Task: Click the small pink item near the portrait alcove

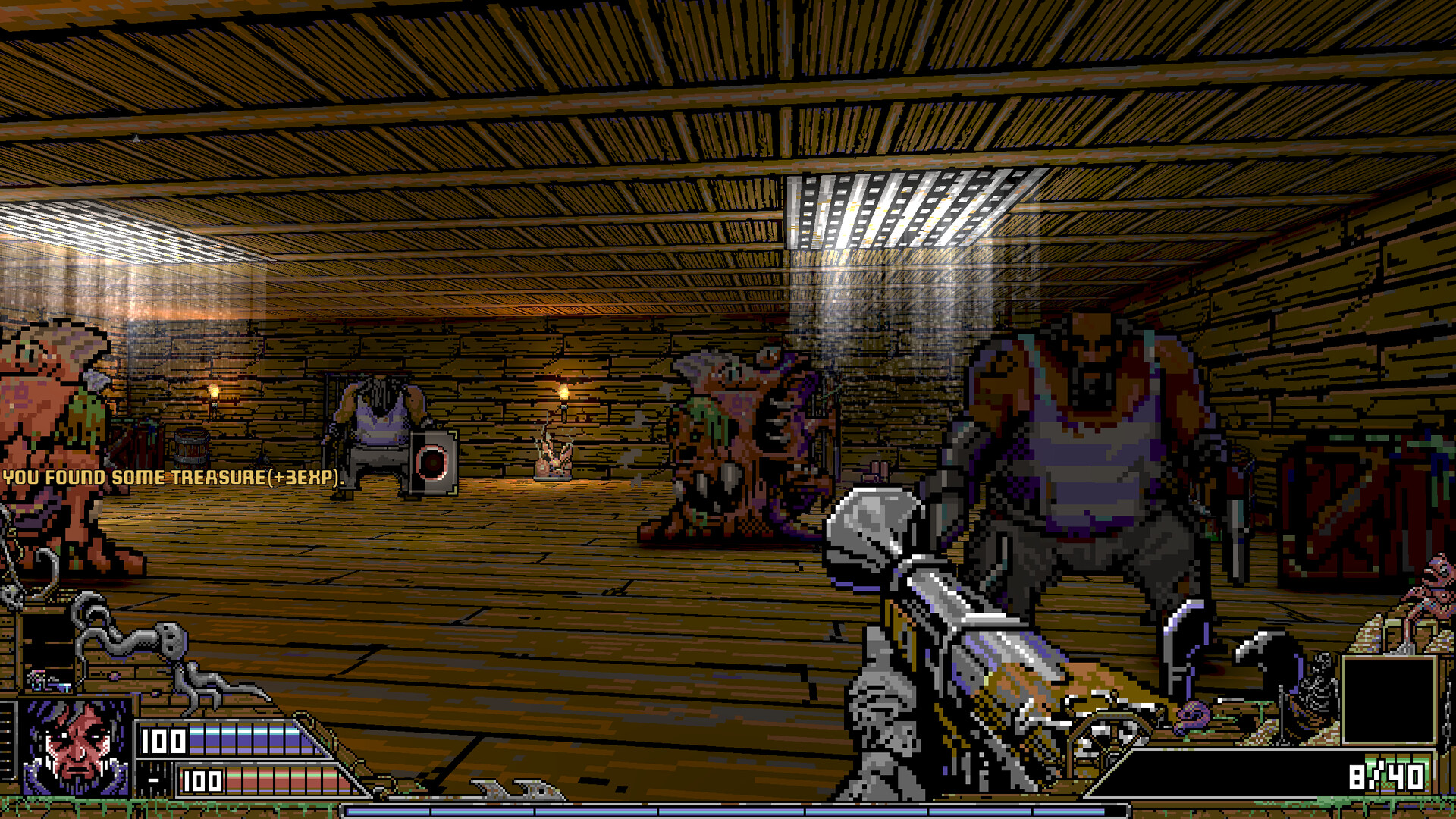Action: (x=112, y=674)
